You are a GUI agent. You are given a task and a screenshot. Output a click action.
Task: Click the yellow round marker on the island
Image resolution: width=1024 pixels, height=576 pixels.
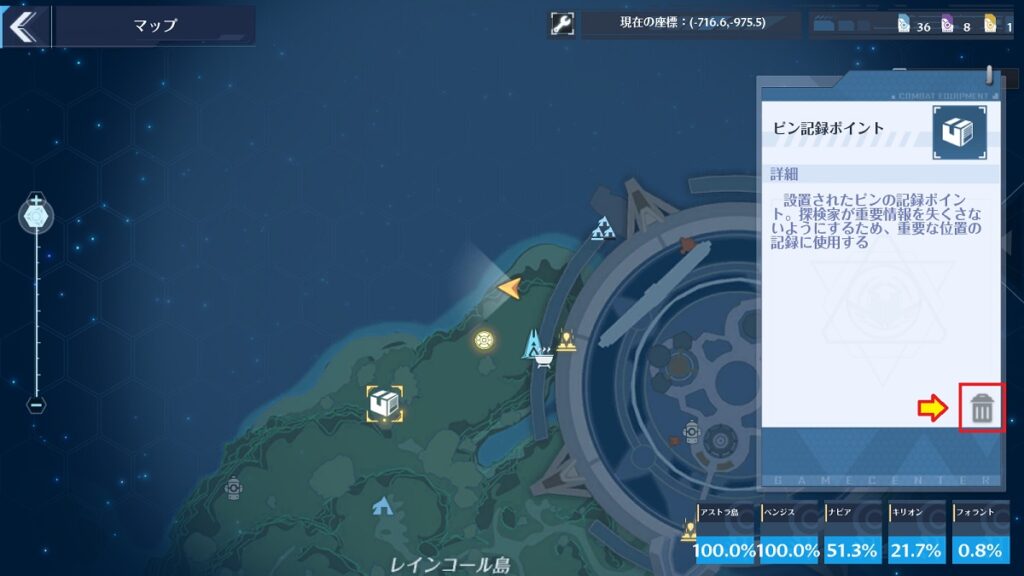click(x=485, y=340)
